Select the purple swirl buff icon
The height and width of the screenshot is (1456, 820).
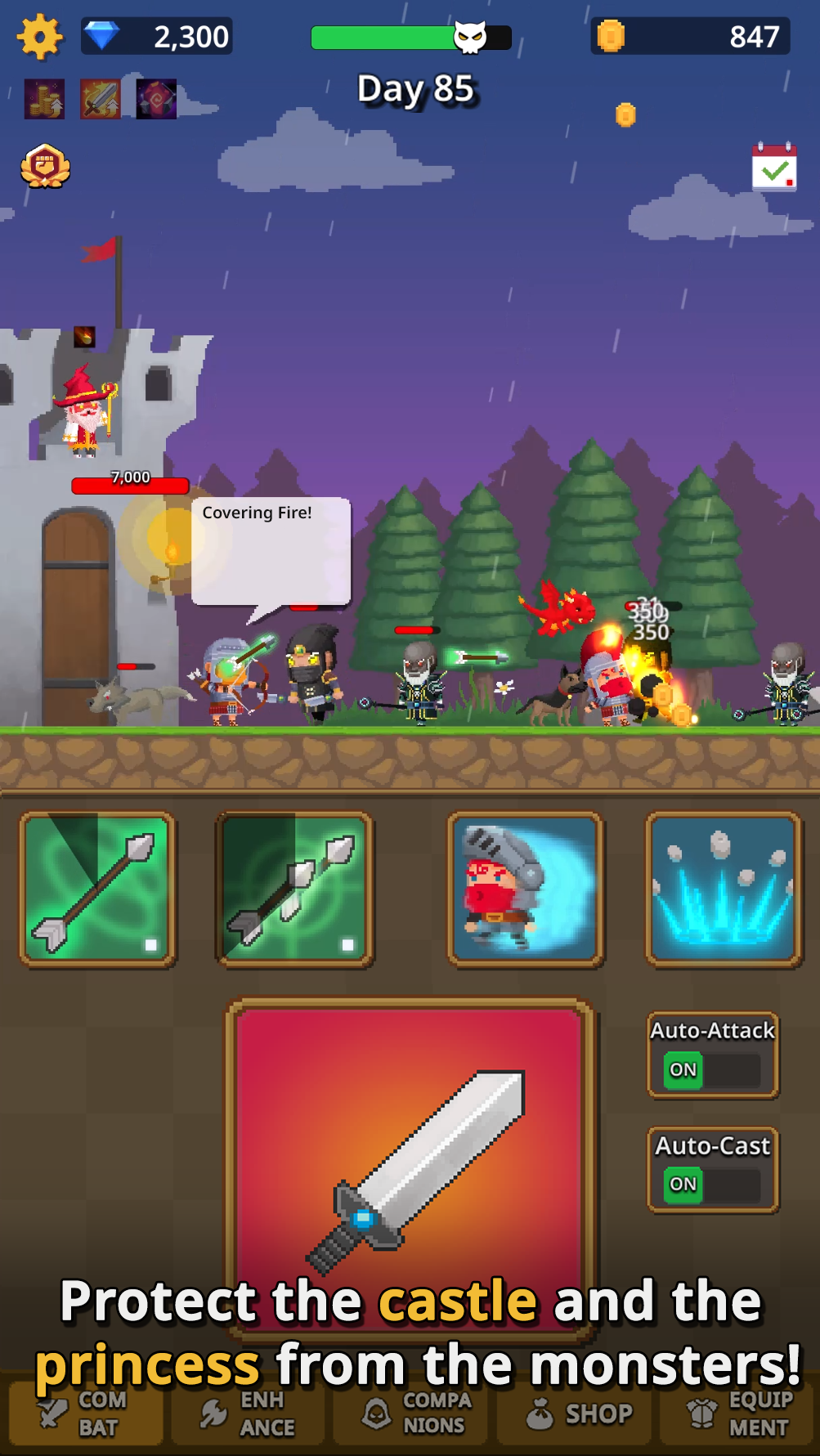[156, 100]
